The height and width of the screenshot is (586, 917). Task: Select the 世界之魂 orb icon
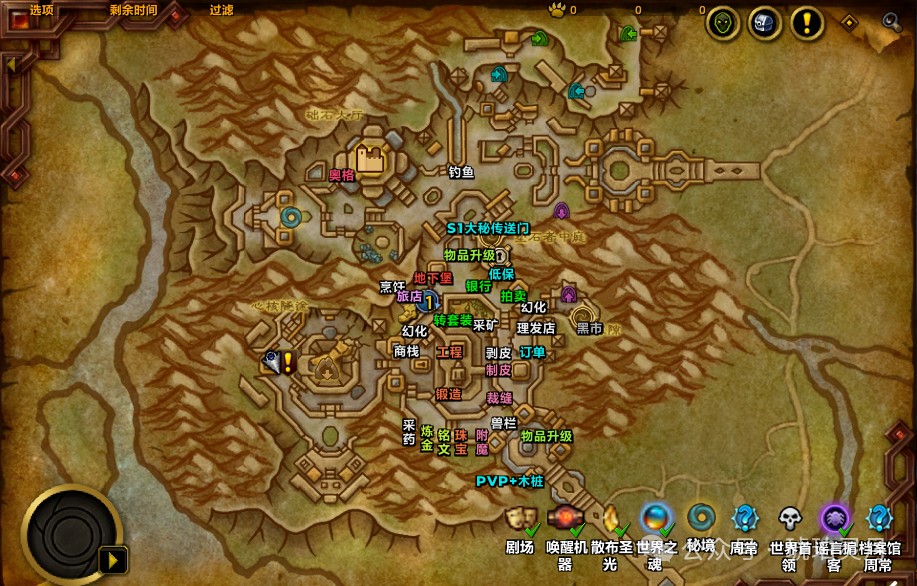655,518
